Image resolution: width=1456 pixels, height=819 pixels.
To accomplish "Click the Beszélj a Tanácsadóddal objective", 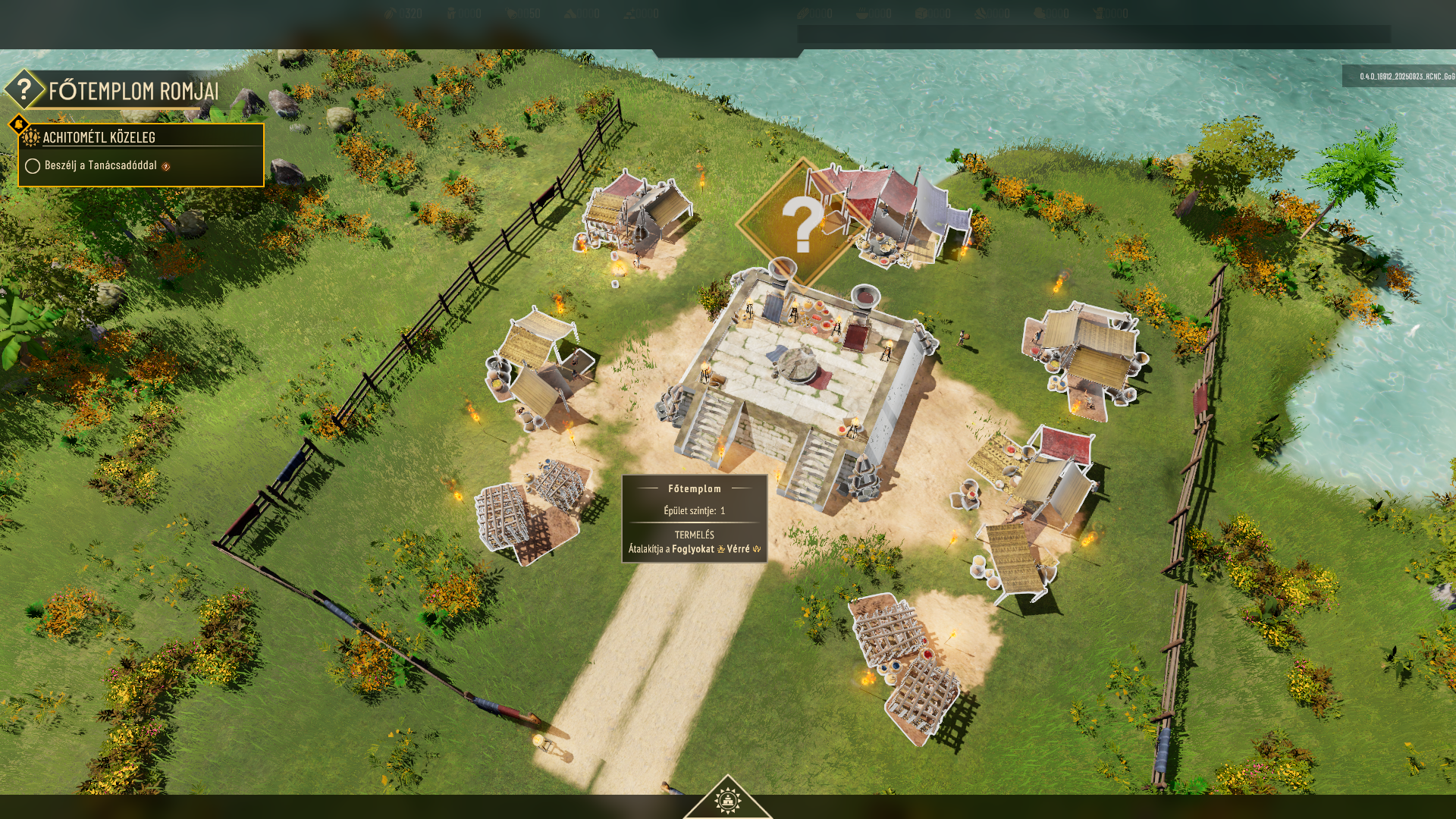I will pyautogui.click(x=100, y=165).
